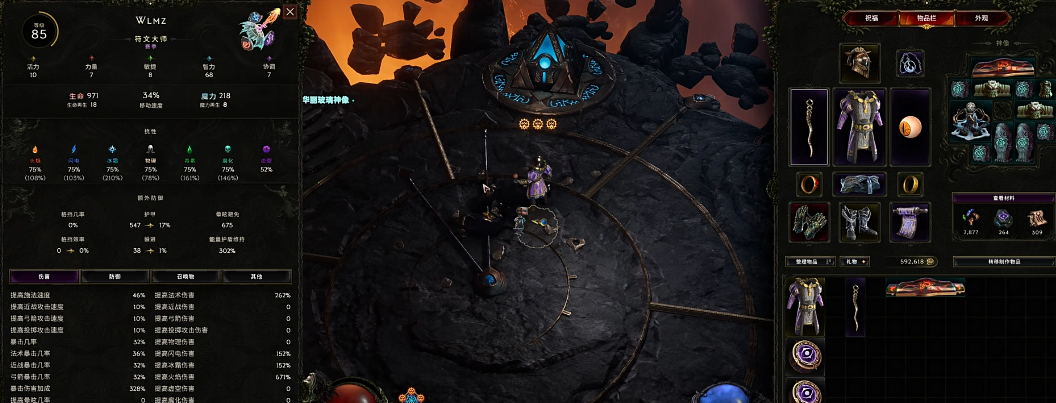Show the 召唤物 minions stats tab
Viewport: 1056px width, 403px height.
pyautogui.click(x=185, y=276)
